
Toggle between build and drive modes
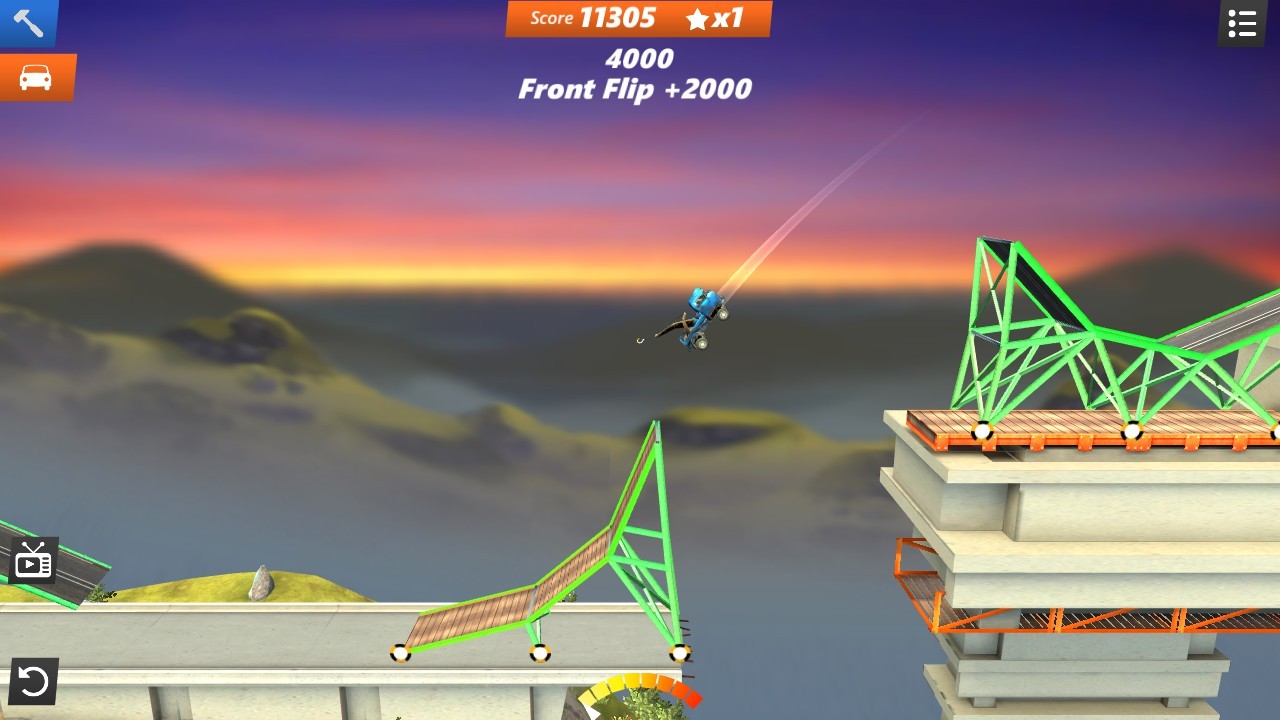coord(37,76)
